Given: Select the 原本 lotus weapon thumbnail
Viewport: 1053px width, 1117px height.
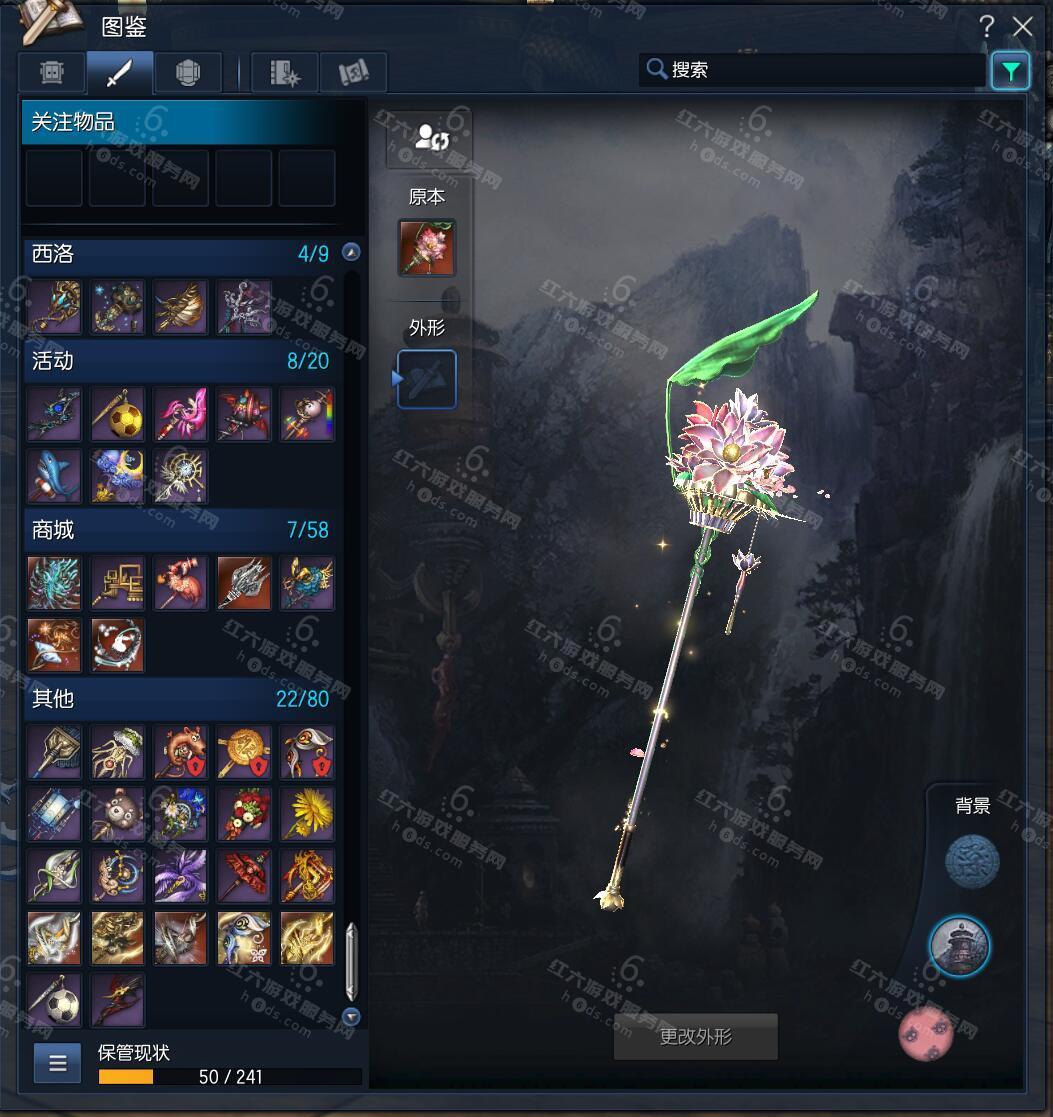Looking at the screenshot, I should point(427,248).
